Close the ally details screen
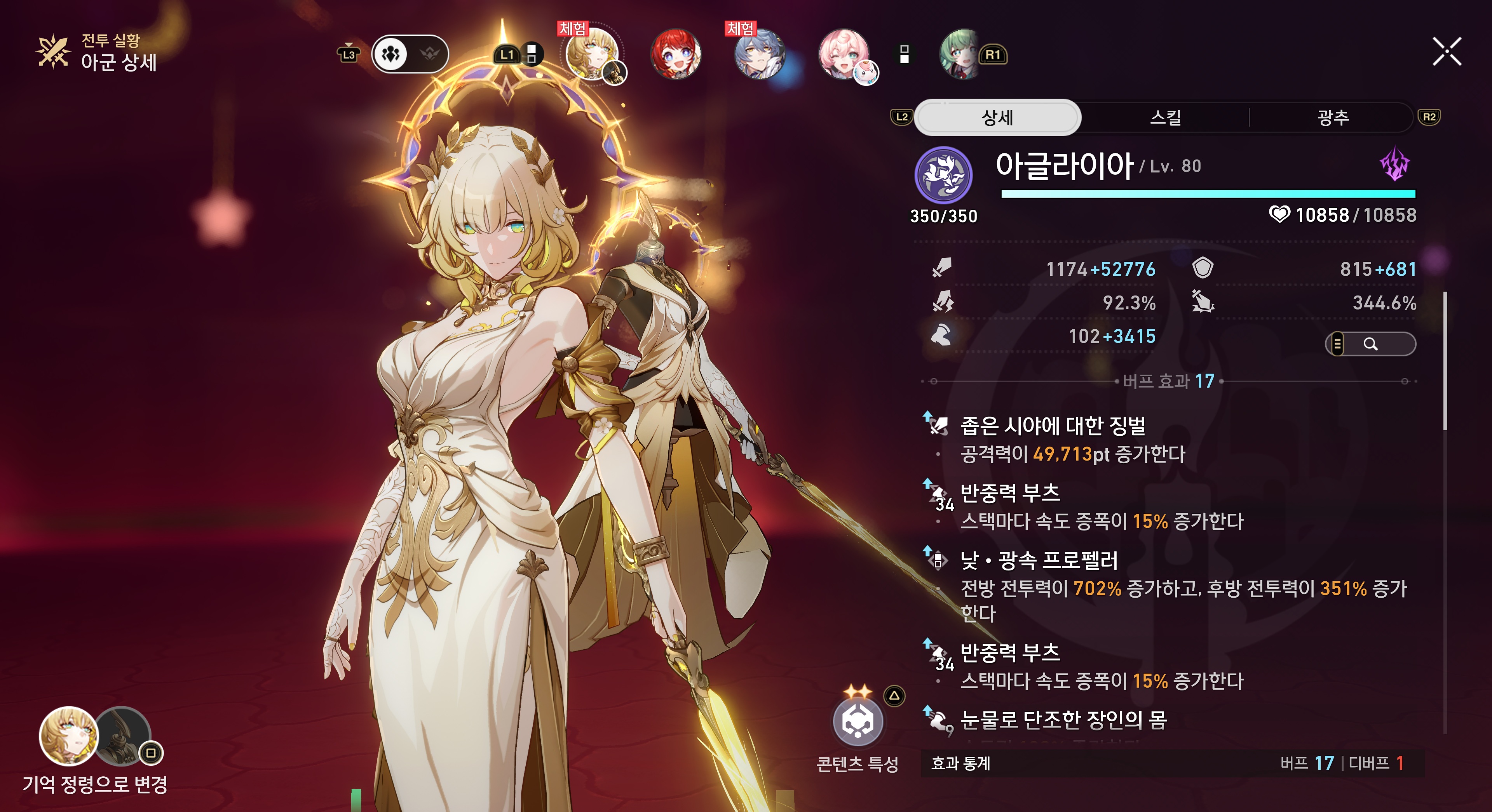Image resolution: width=1492 pixels, height=812 pixels. [x=1446, y=52]
